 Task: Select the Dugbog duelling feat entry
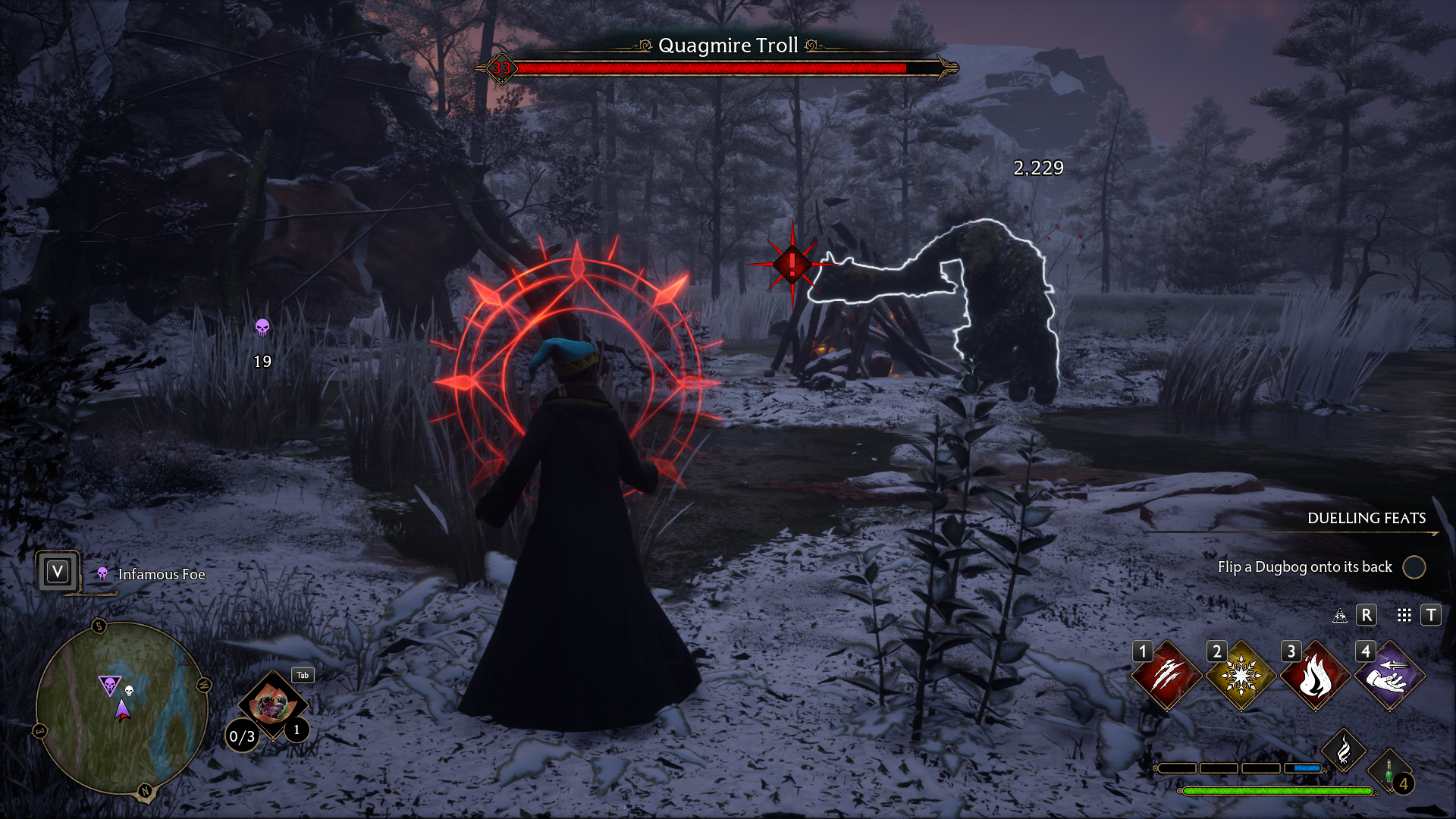(1304, 567)
